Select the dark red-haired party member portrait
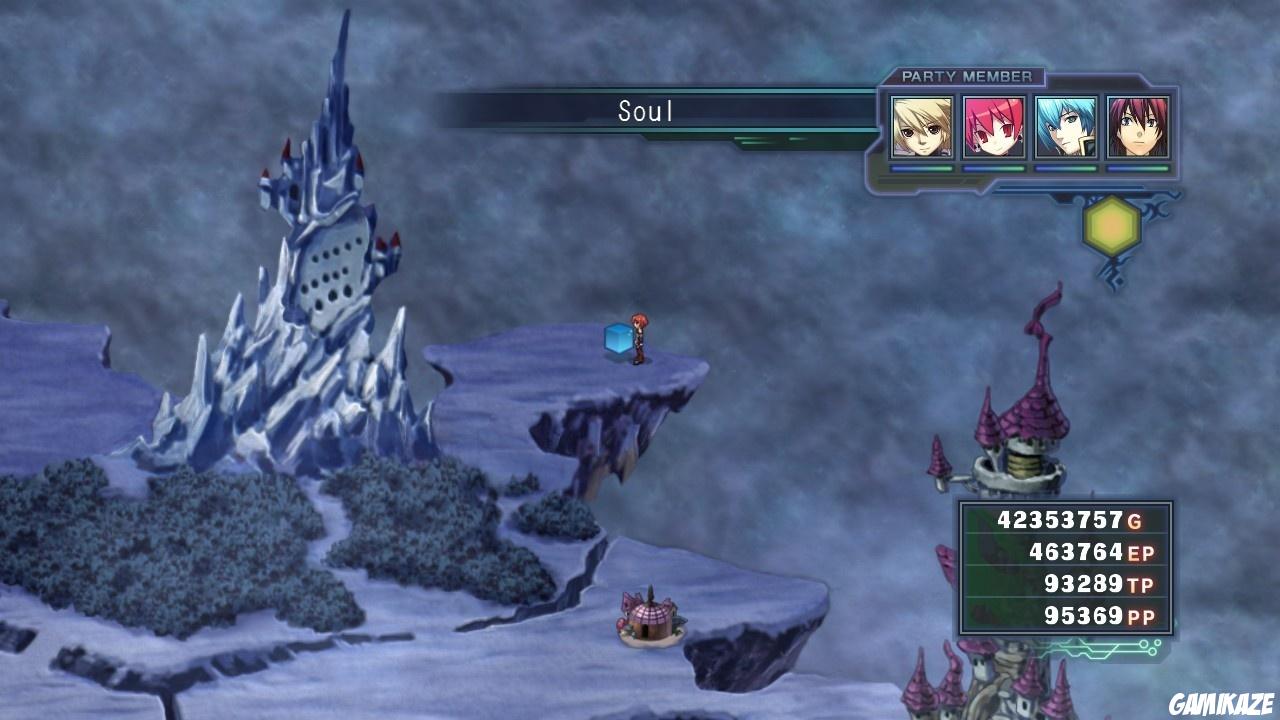1280x720 pixels. [x=1138, y=127]
